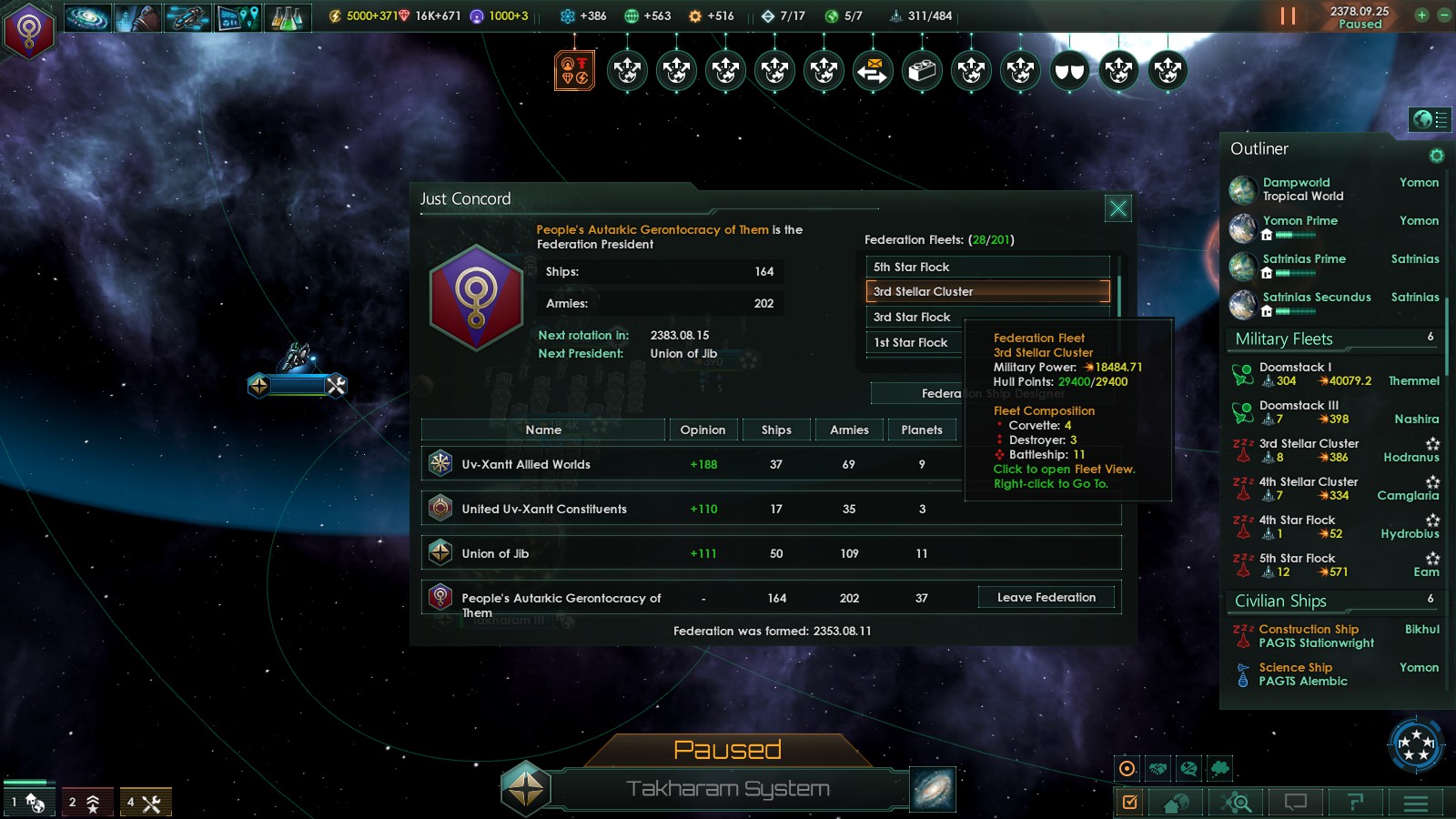
Task: Sort members by Opinion column
Action: [x=703, y=430]
